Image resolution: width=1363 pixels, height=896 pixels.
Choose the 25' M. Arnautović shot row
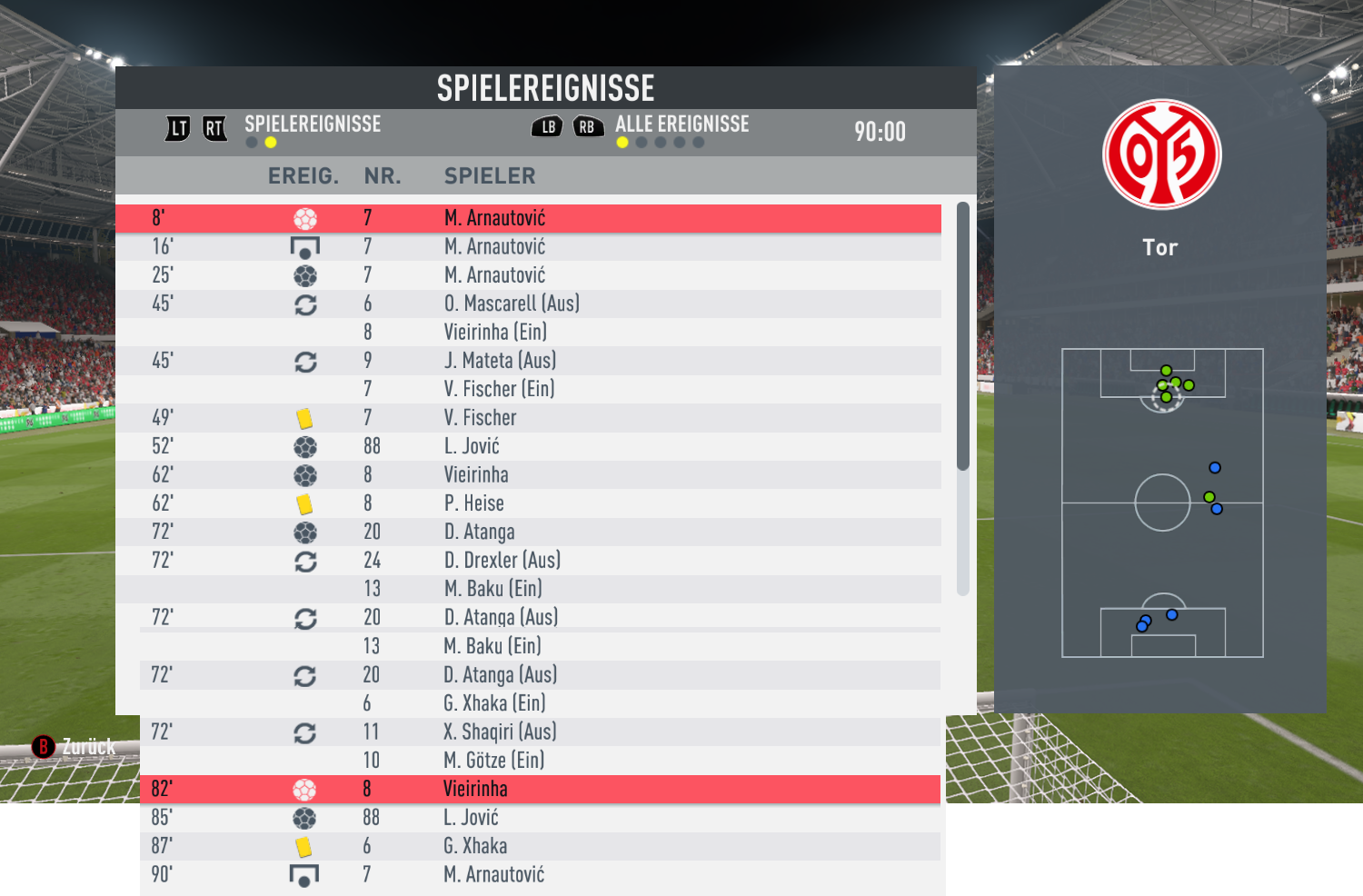[528, 274]
